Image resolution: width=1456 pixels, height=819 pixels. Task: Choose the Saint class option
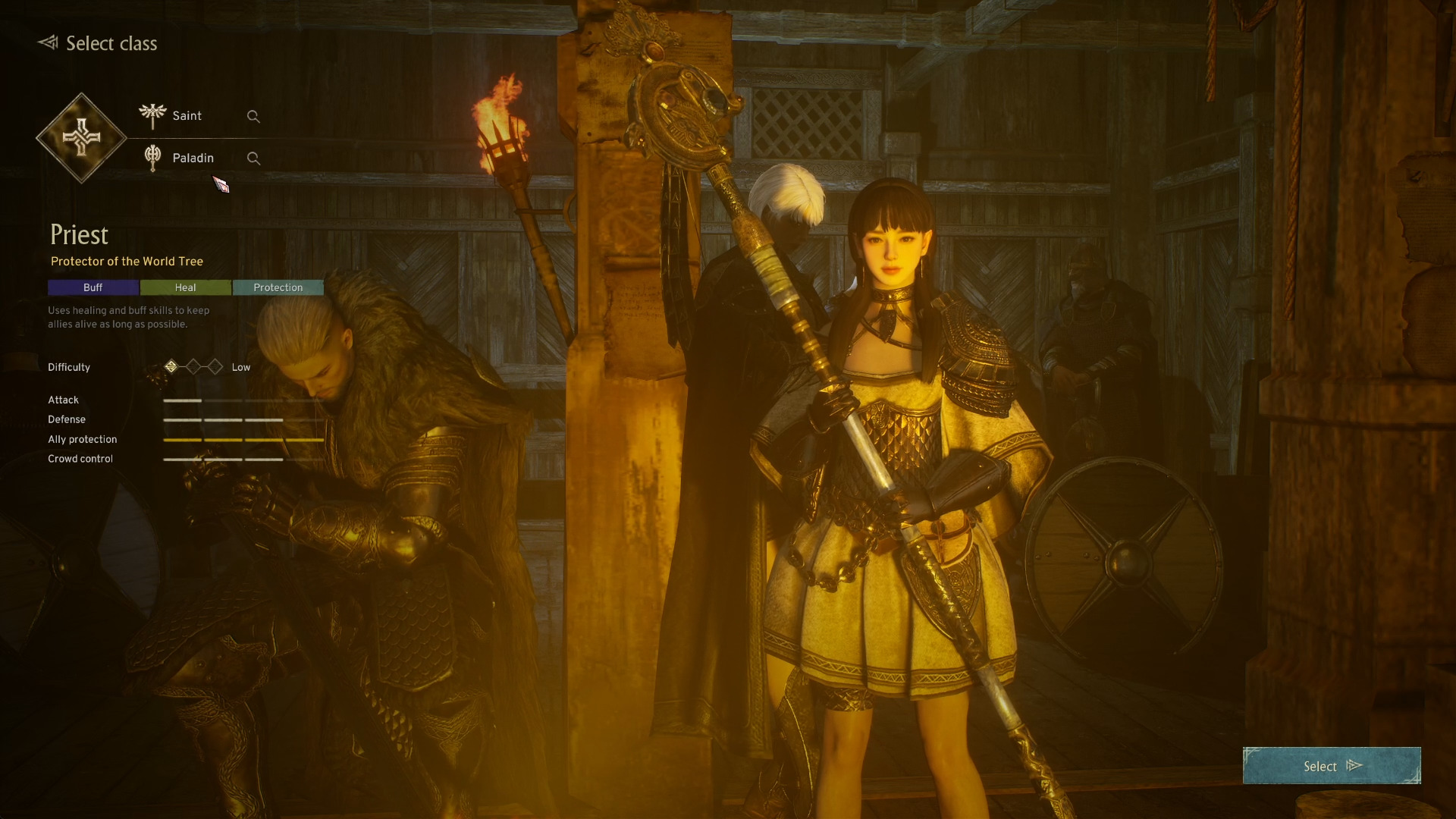point(187,116)
